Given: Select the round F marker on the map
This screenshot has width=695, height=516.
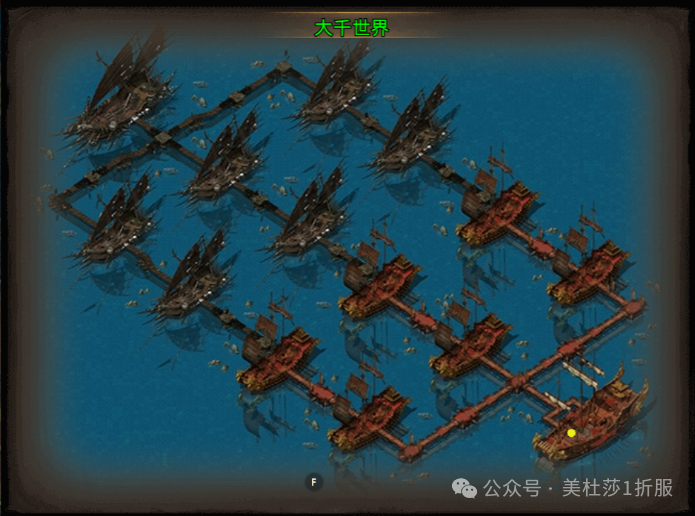Looking at the screenshot, I should (314, 482).
